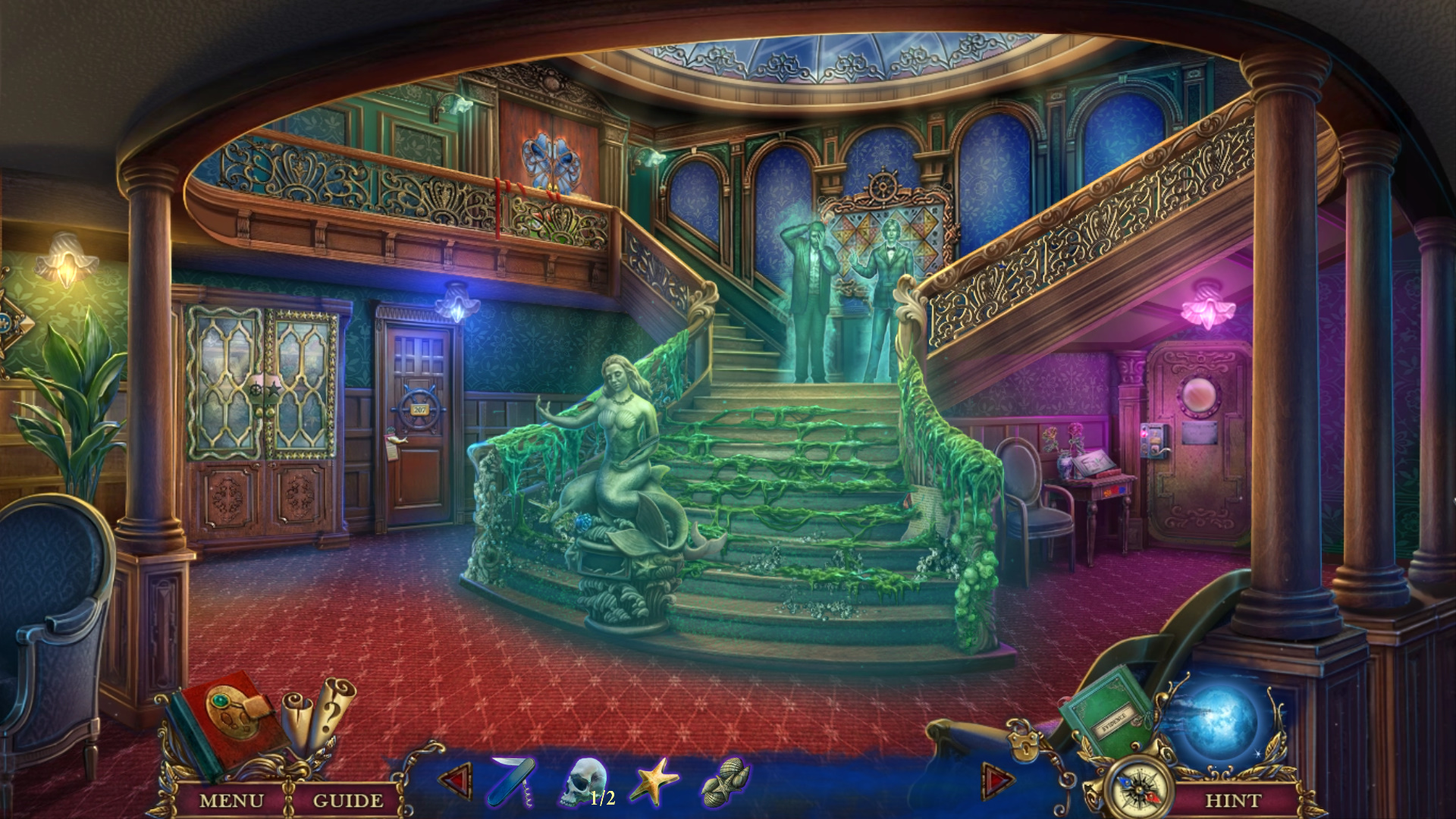Select the skull inventory item
The width and height of the screenshot is (1456, 819).
click(x=585, y=780)
